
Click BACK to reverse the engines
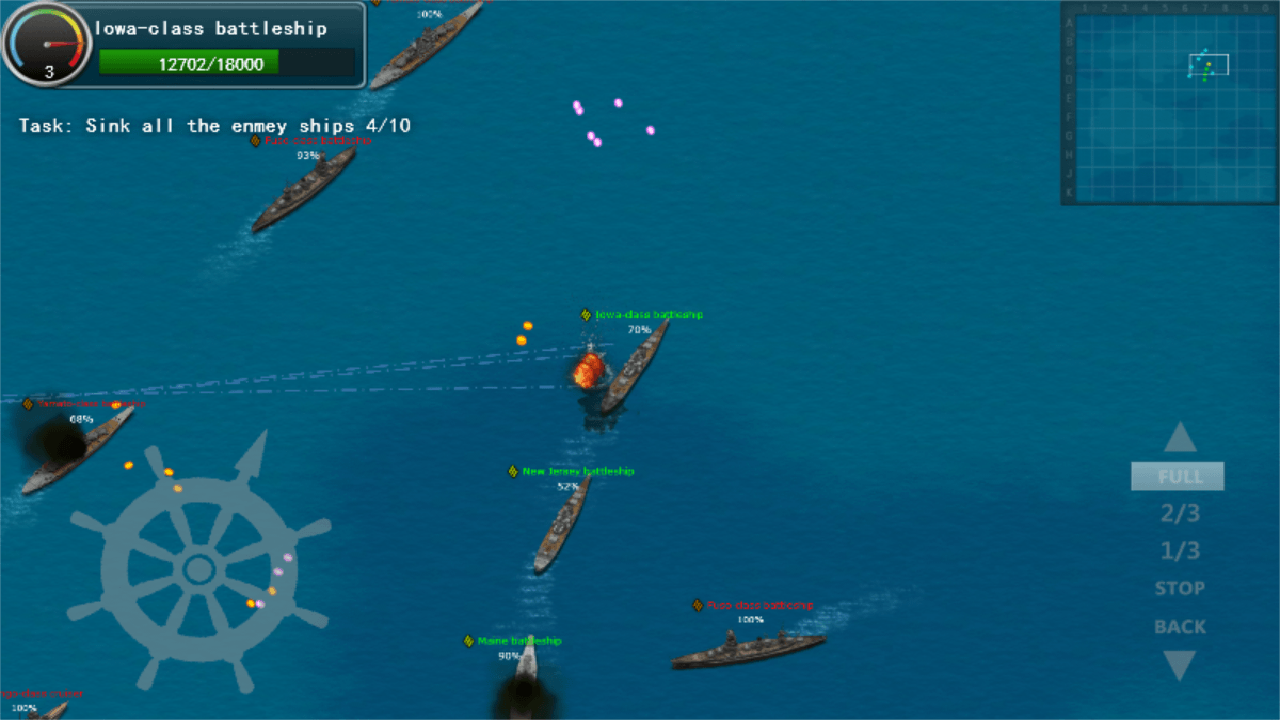pos(1179,626)
